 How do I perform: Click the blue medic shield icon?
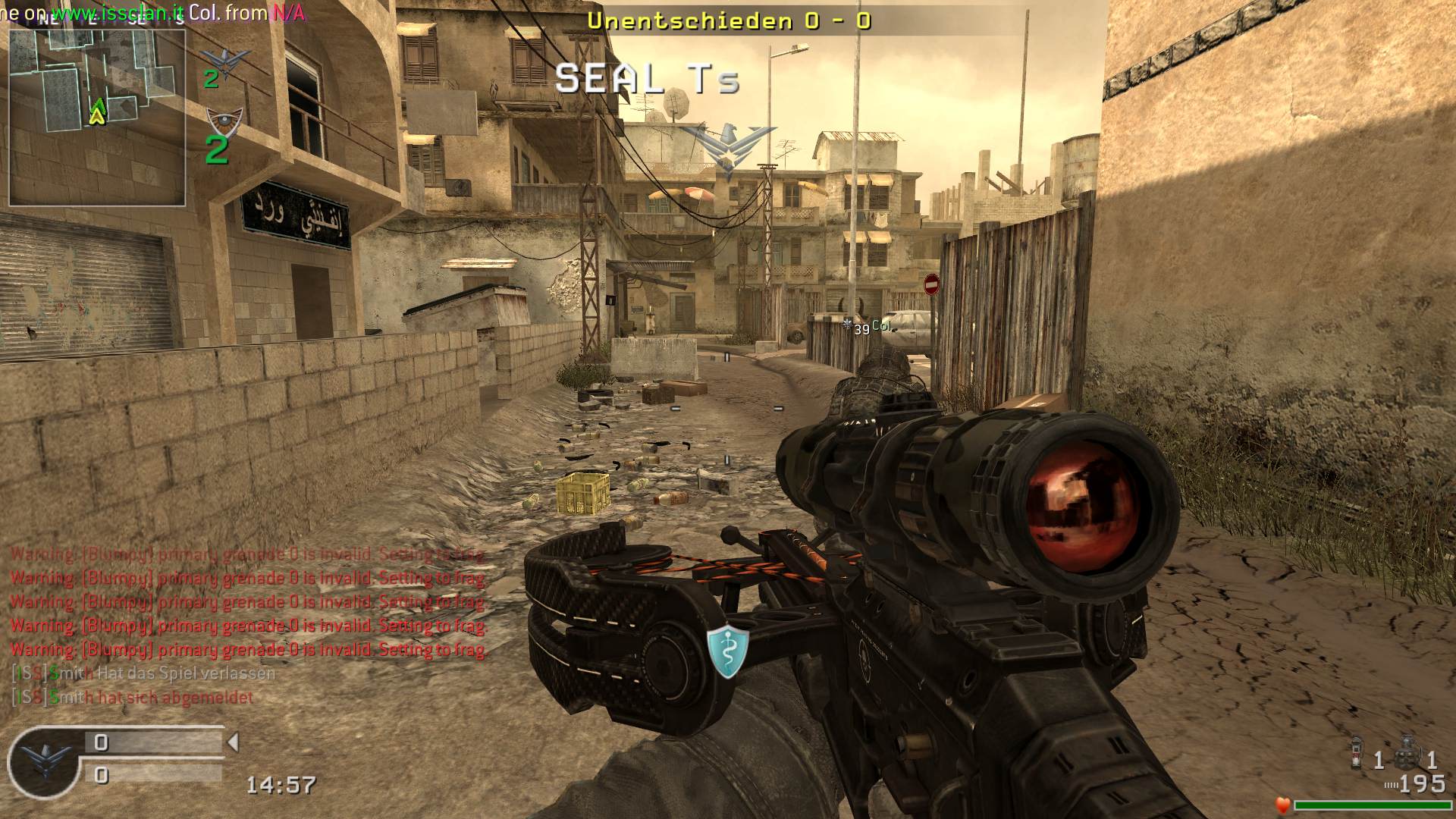[x=728, y=650]
